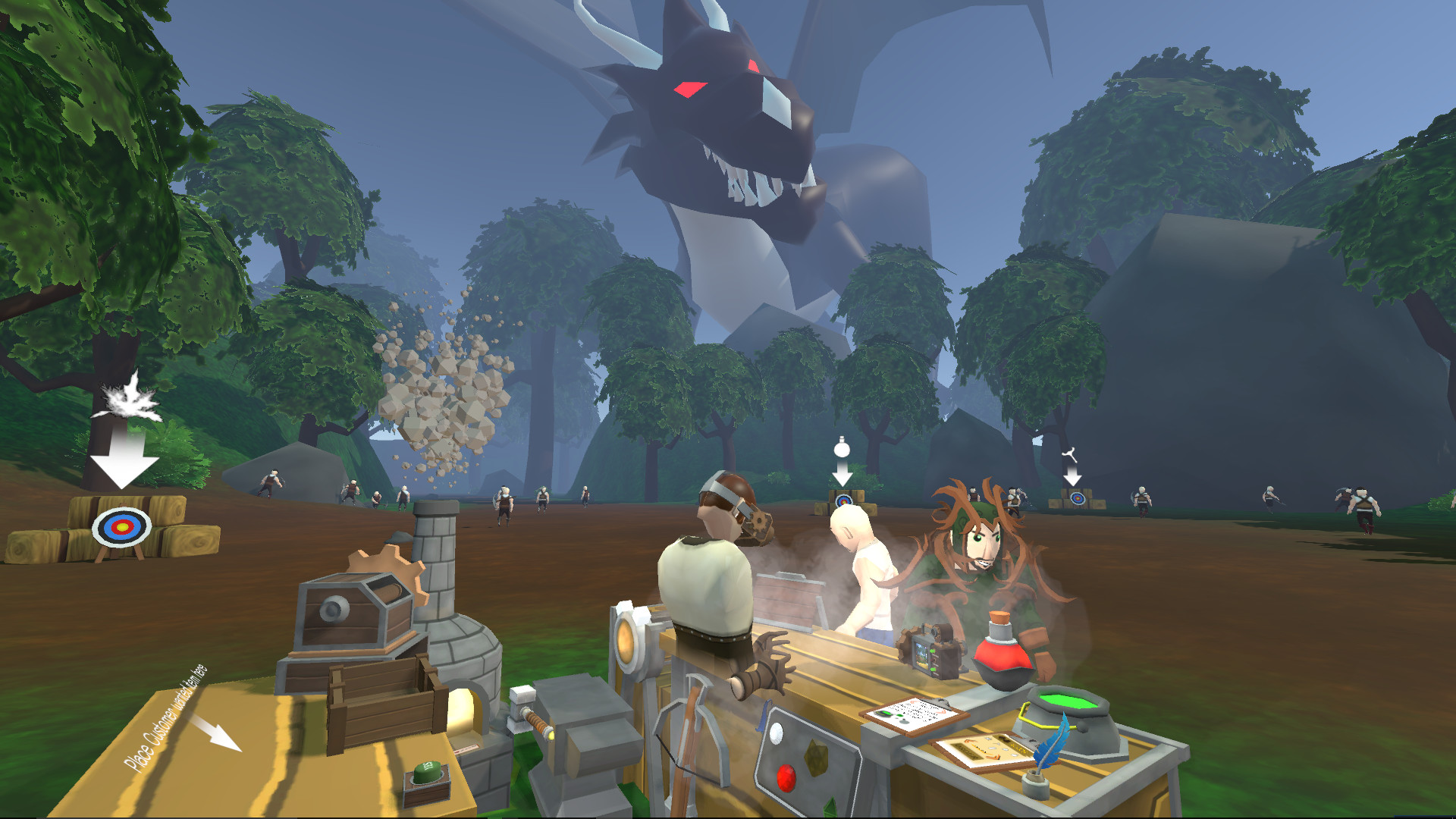
Task: Click the potion flask icon above the middle target
Action: click(x=840, y=449)
